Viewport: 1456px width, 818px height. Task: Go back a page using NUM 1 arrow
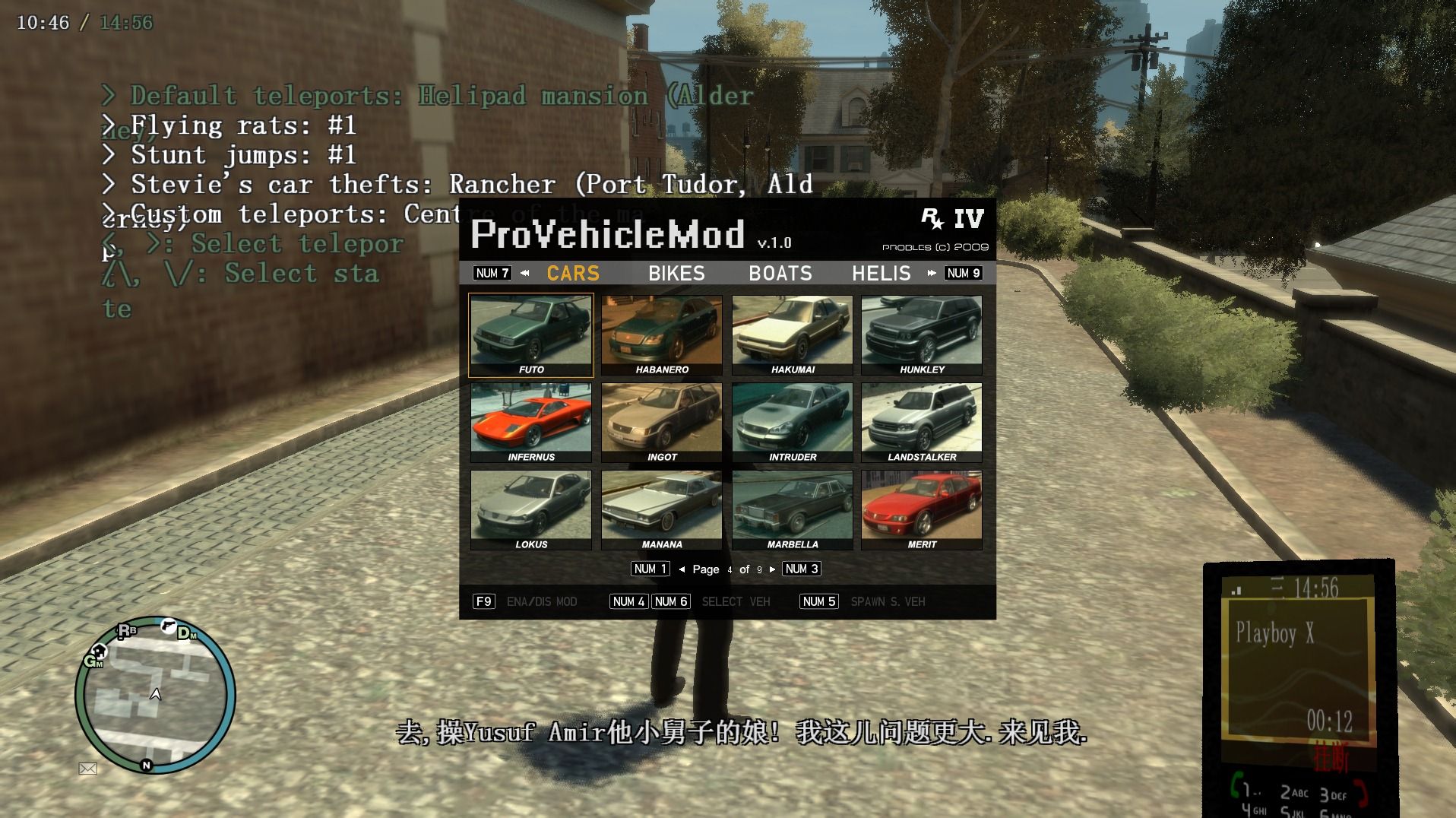[x=650, y=569]
